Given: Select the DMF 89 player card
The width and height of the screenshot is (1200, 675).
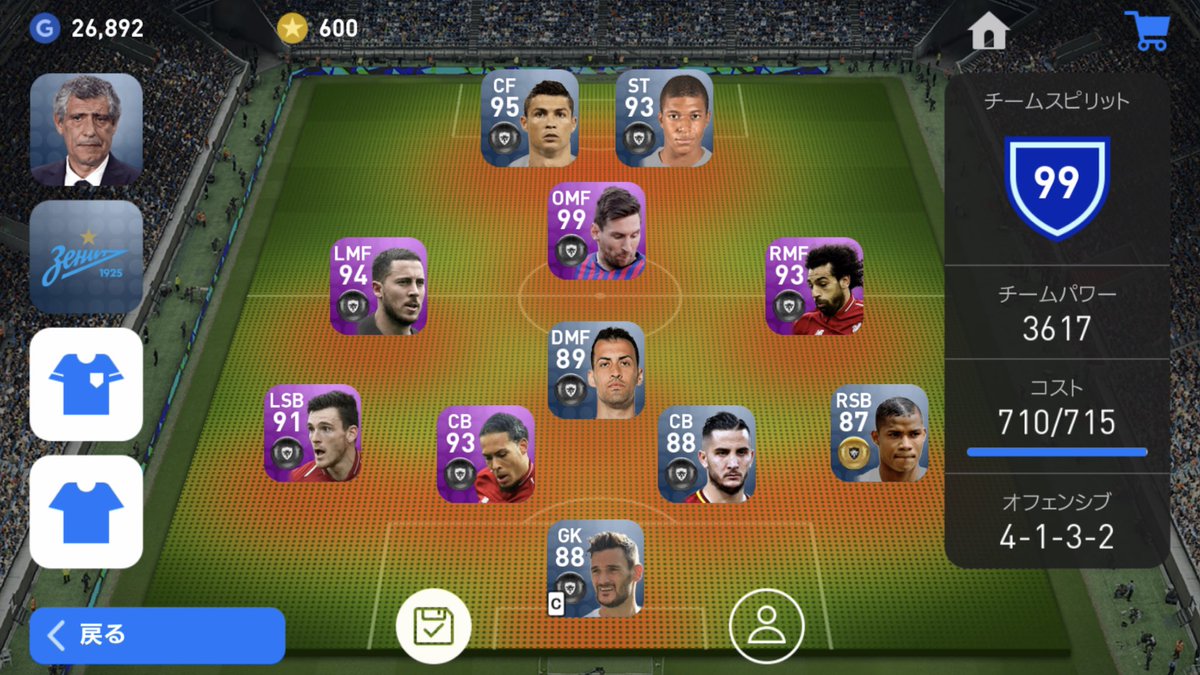Looking at the screenshot, I should [x=597, y=370].
